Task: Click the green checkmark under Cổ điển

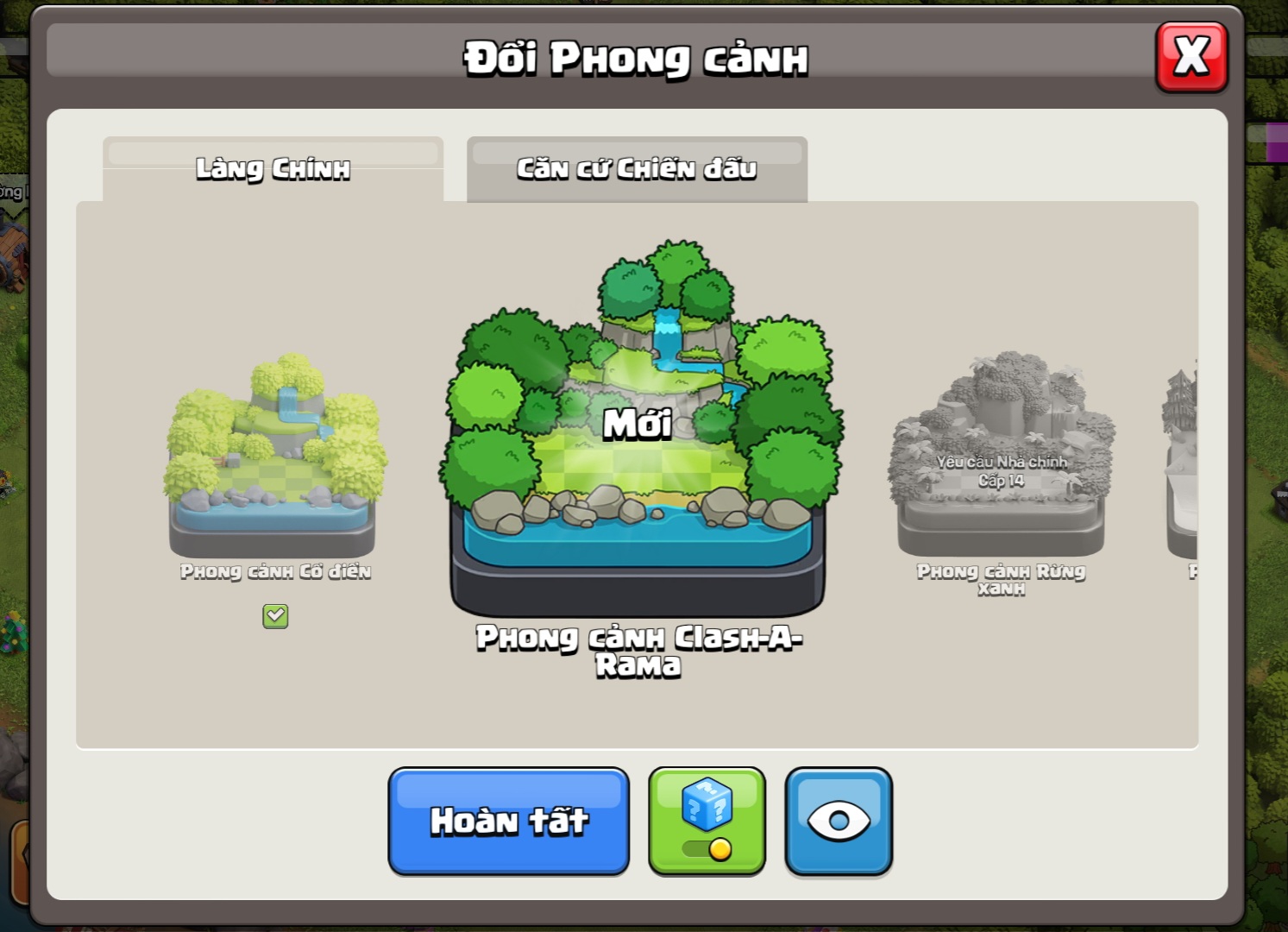Action: (x=275, y=616)
